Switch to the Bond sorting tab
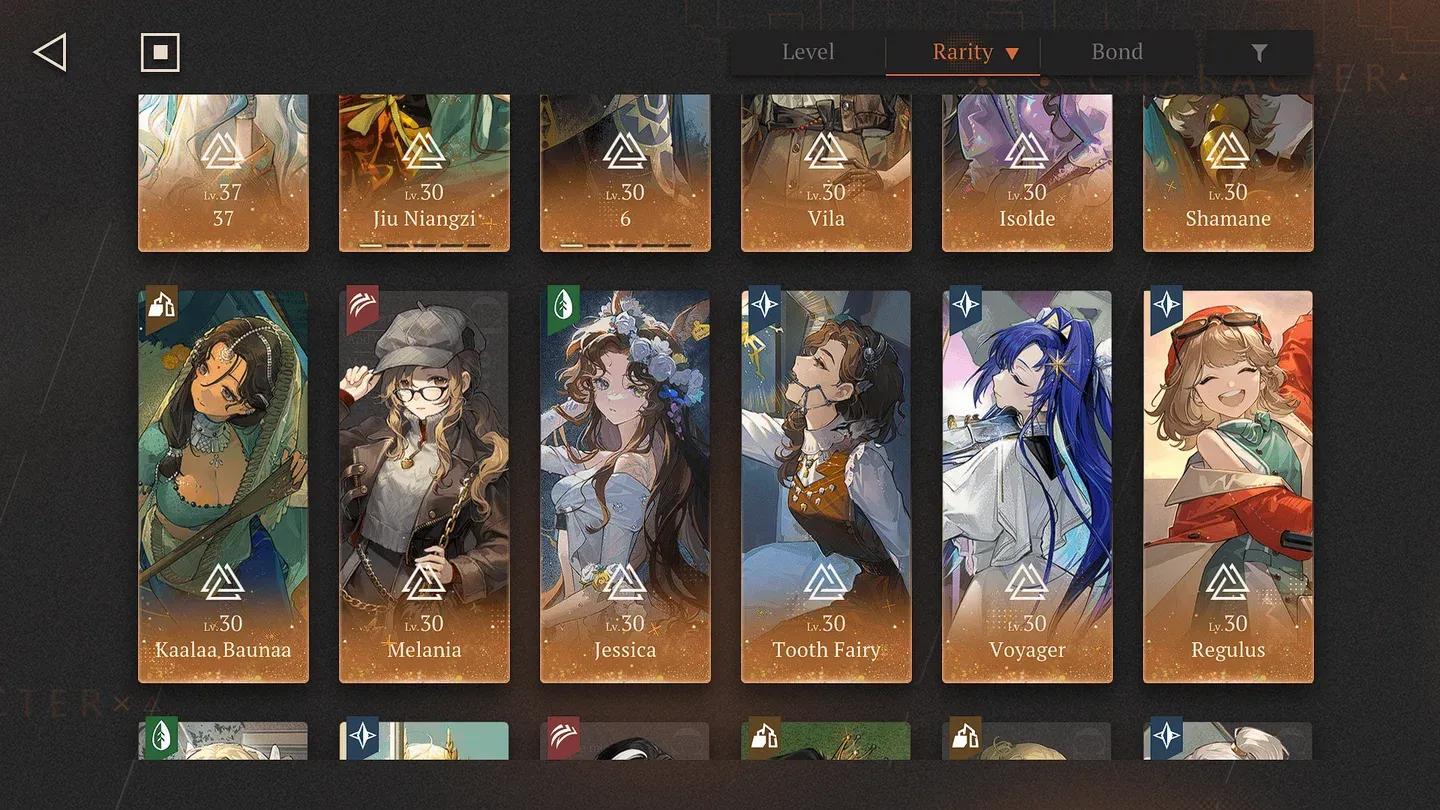 [1117, 52]
